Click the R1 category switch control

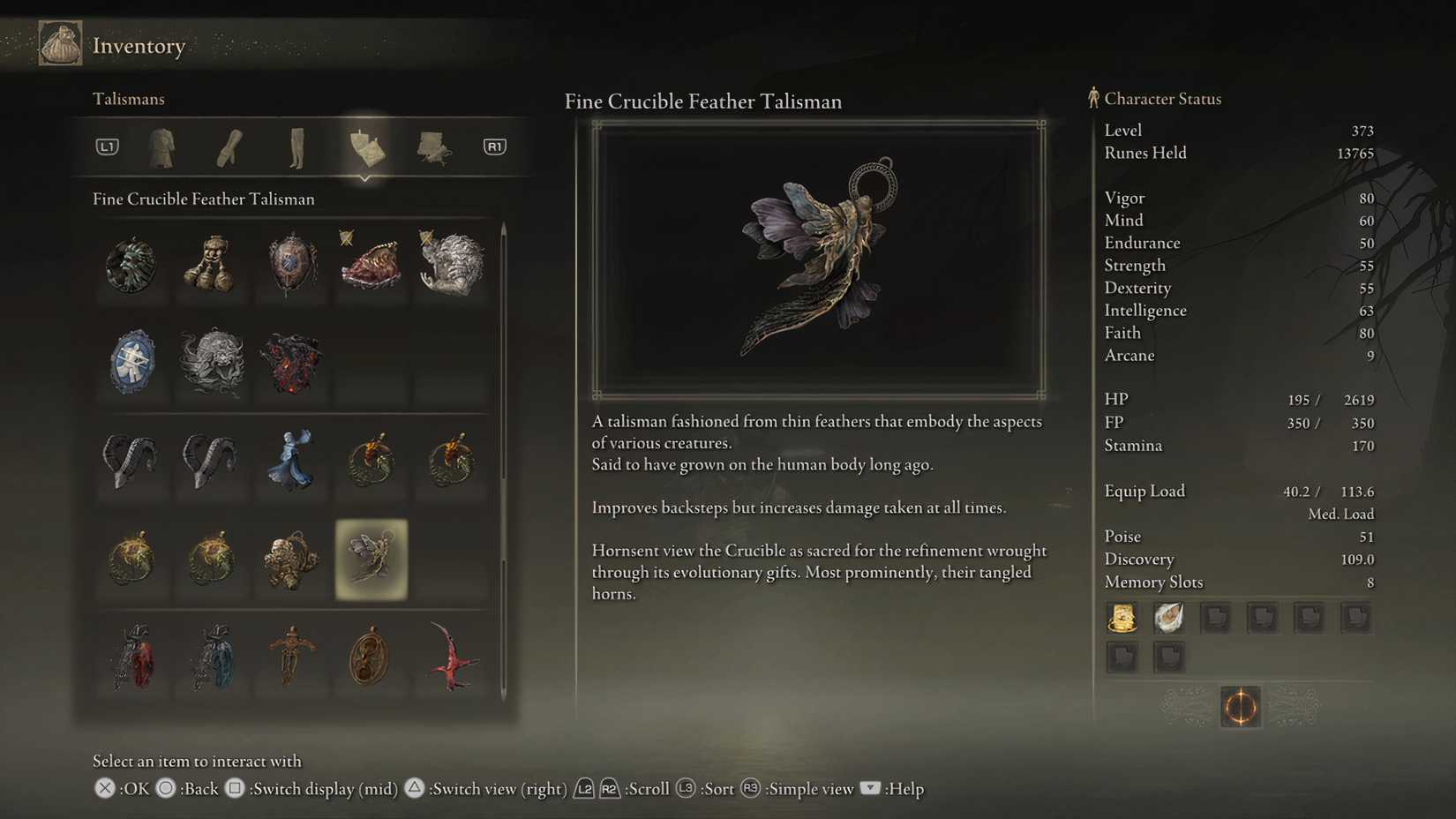494,147
